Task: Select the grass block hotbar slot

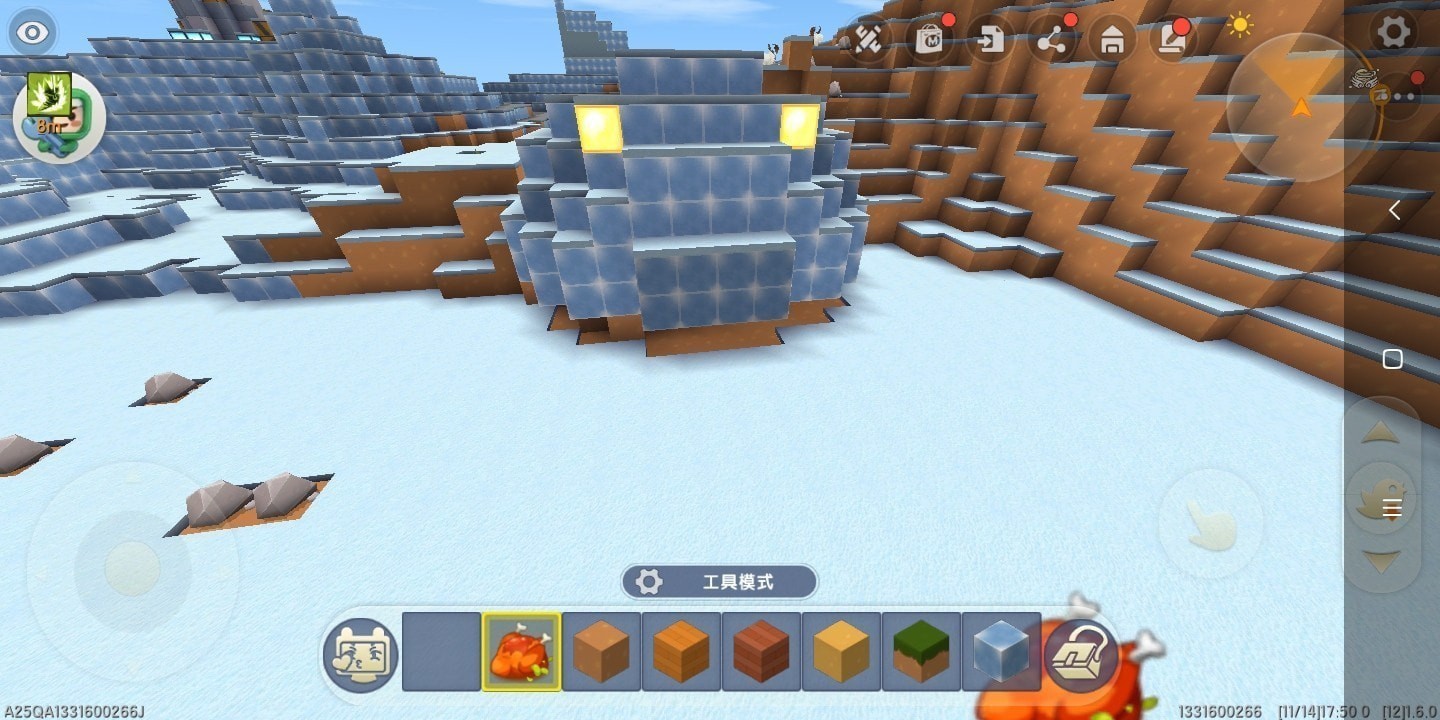Action: [921, 651]
